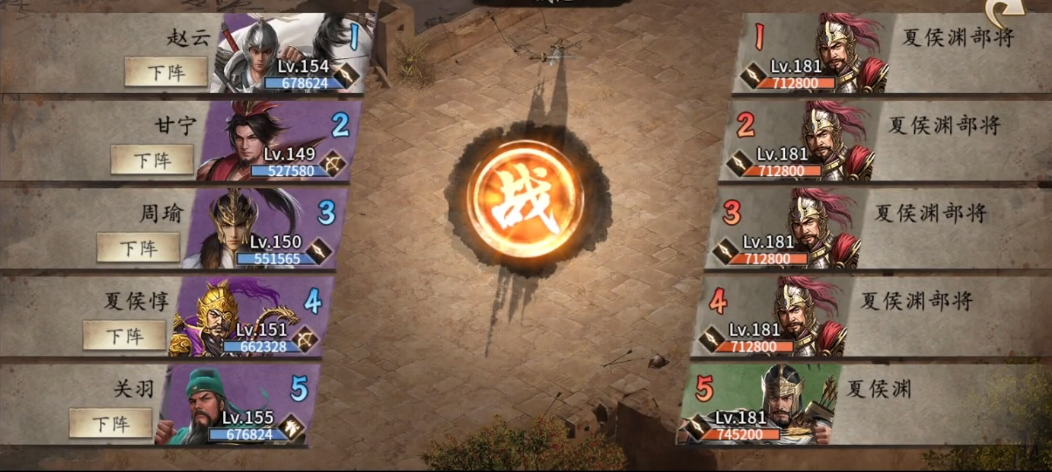Click 下阵 next to 甘宁

click(152, 160)
